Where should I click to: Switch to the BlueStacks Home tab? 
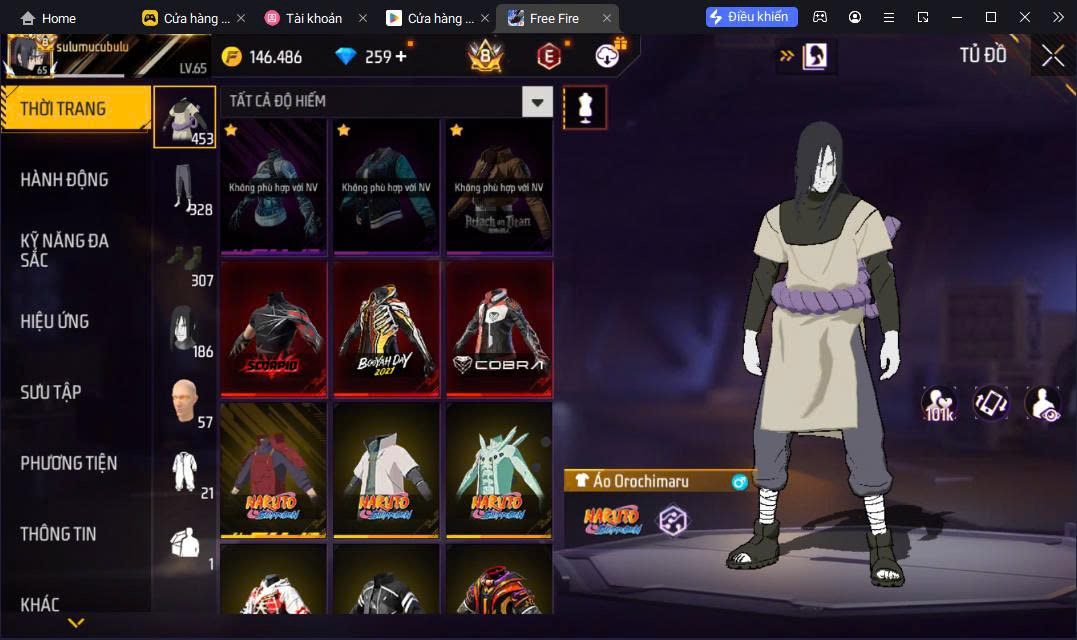[48, 18]
